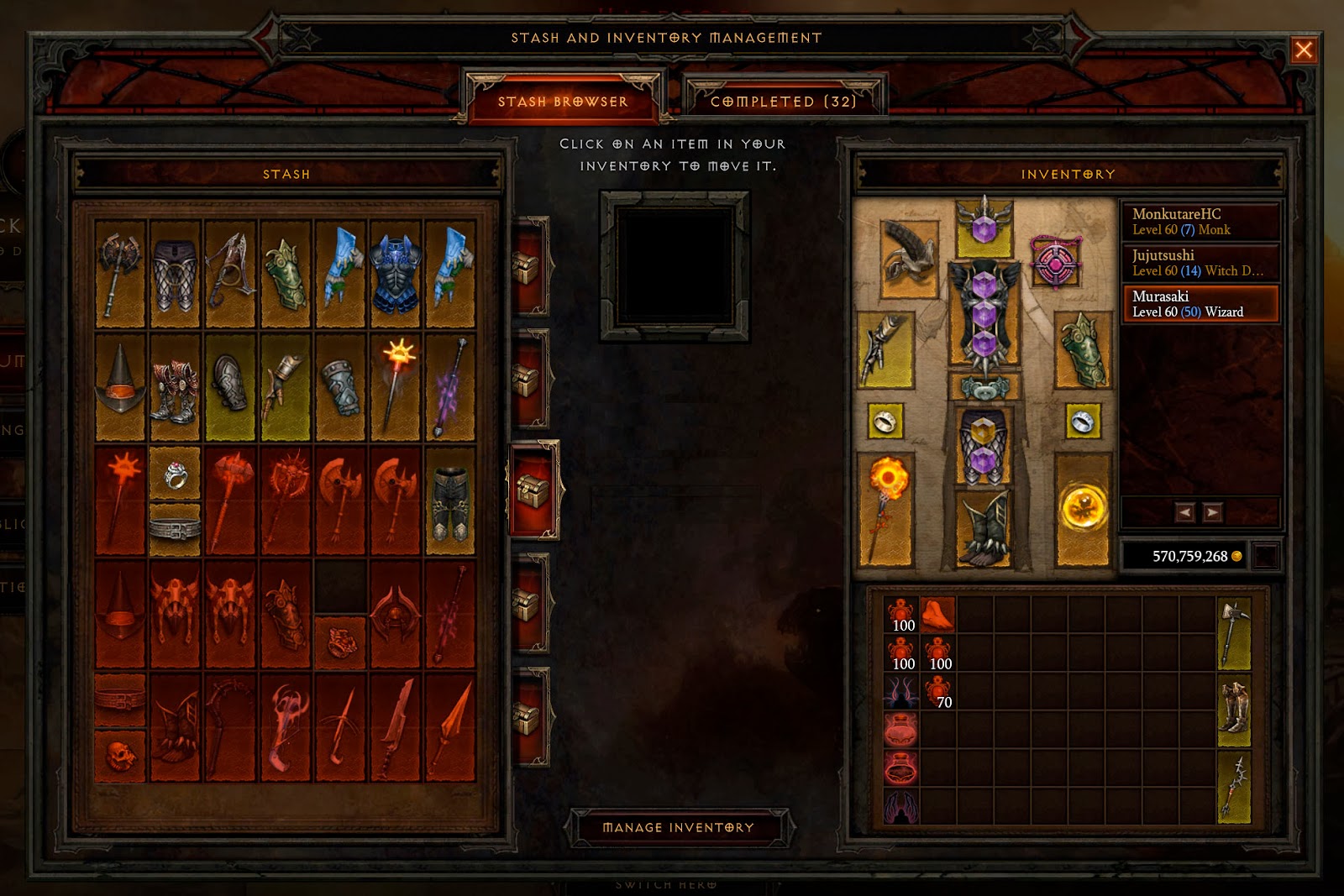Select the equipped pink amulet
Screen dimensions: 1344x896
[x=1055, y=262]
